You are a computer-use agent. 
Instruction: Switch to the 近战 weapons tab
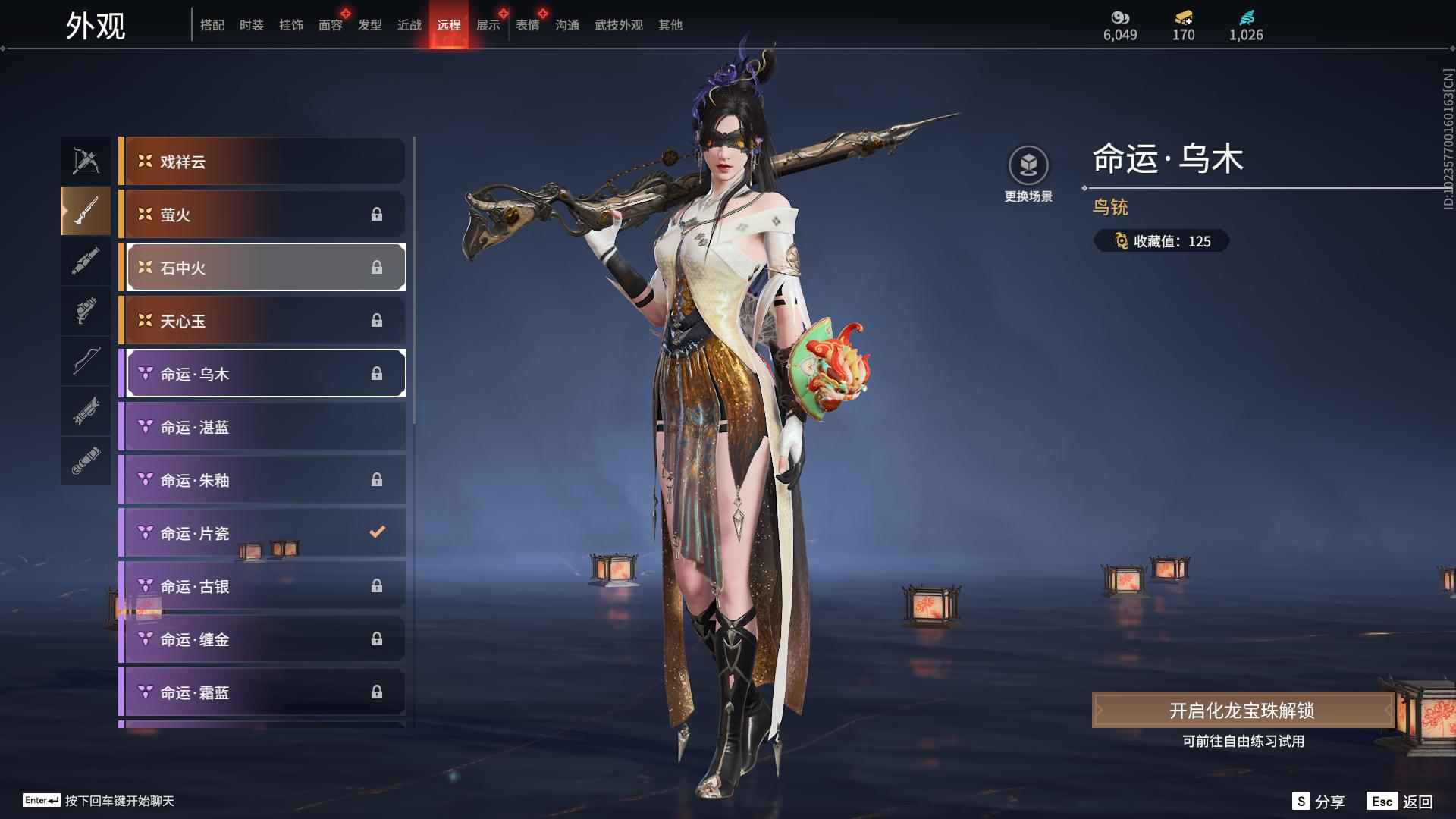point(409,25)
